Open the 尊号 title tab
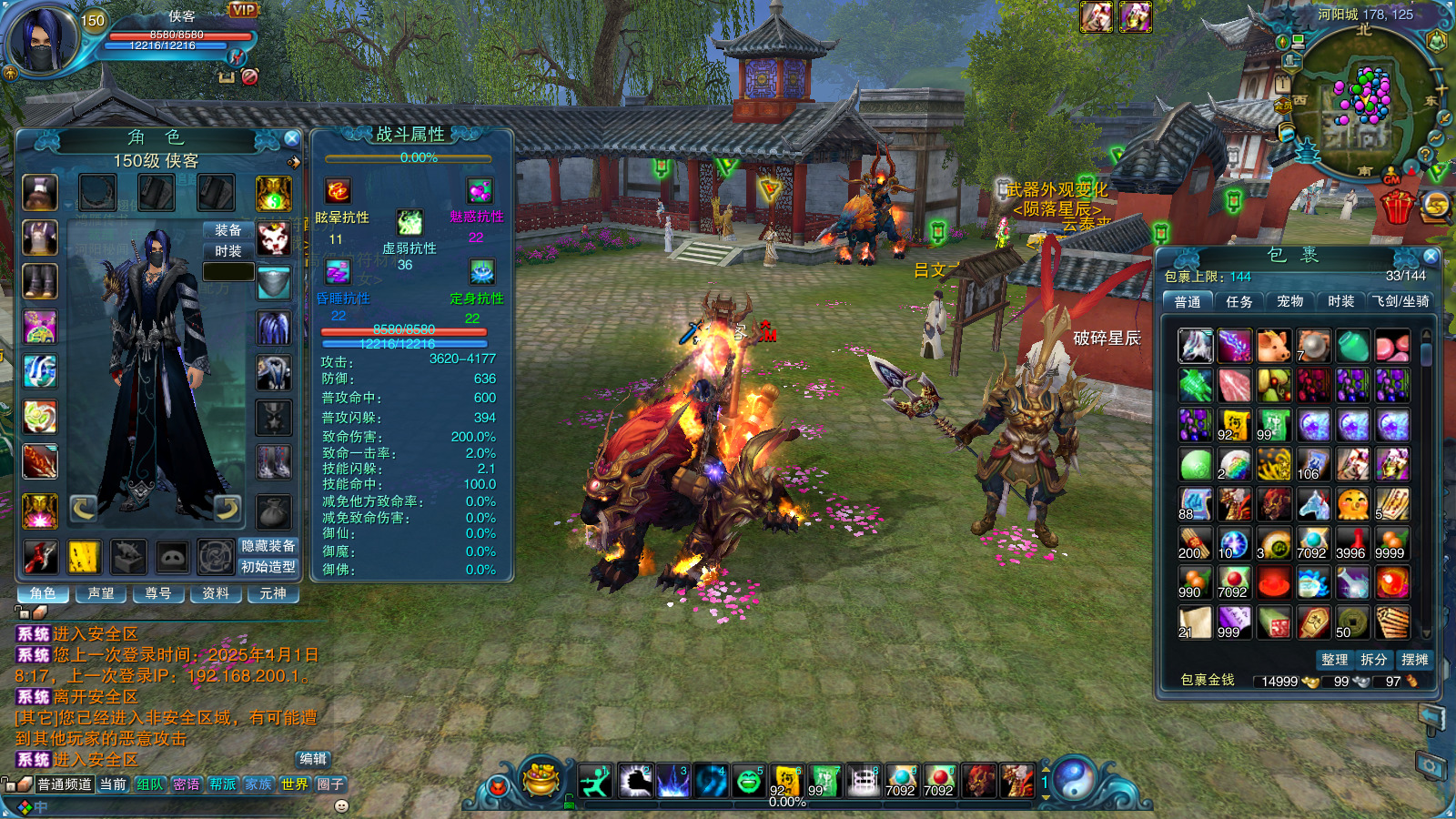The width and height of the screenshot is (1456, 819). pos(158,593)
